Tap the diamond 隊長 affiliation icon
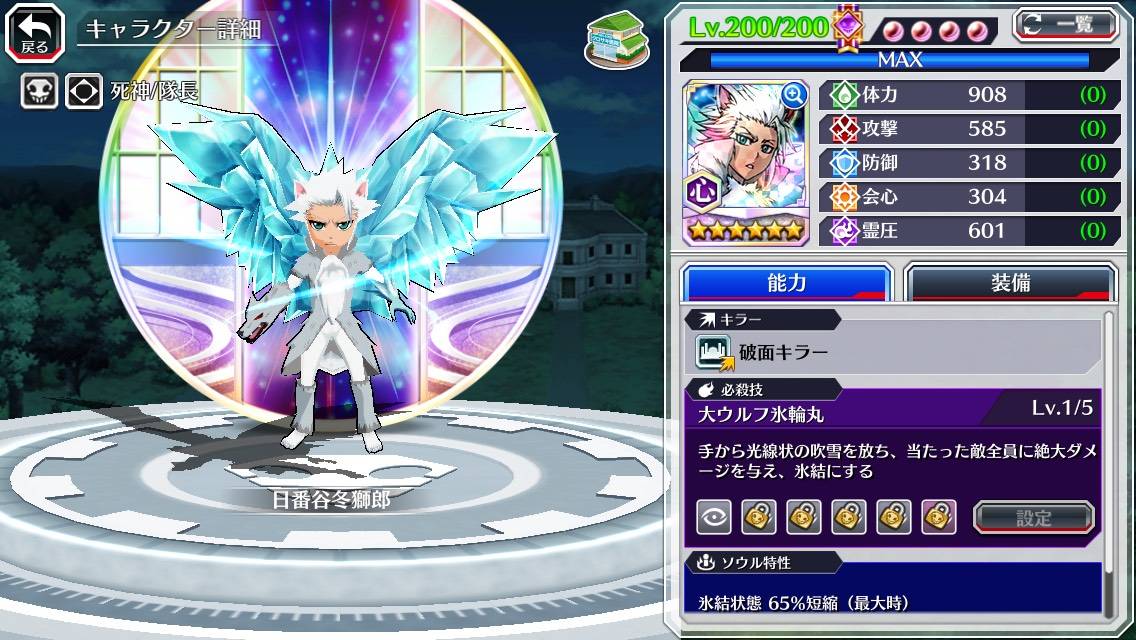Screen dimensions: 1136x640 (84, 92)
